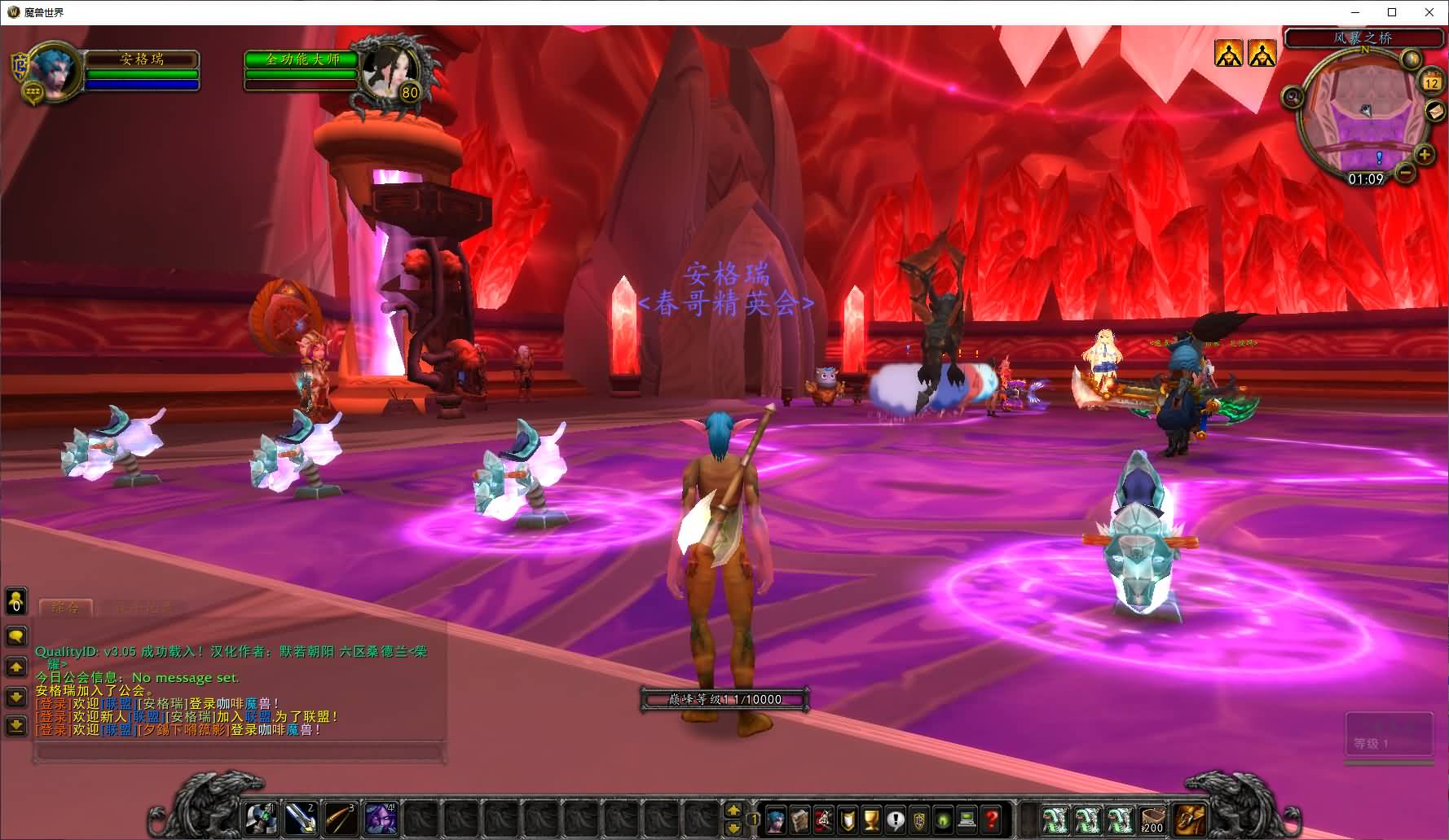This screenshot has height=840, width=1449.
Task: Activate the sword ability in slot 2
Action: click(x=301, y=818)
